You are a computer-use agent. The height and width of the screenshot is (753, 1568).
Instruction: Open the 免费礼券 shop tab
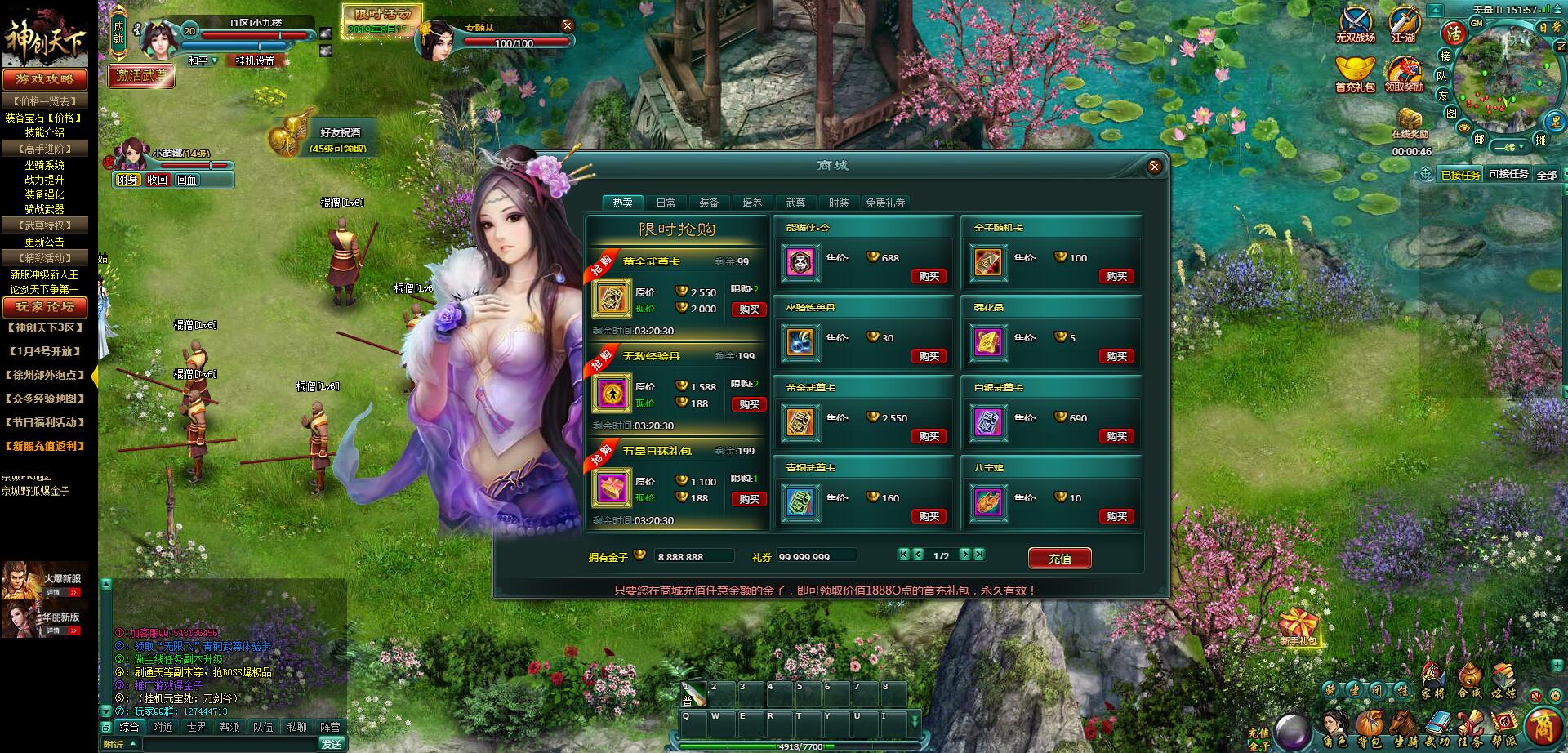point(885,203)
